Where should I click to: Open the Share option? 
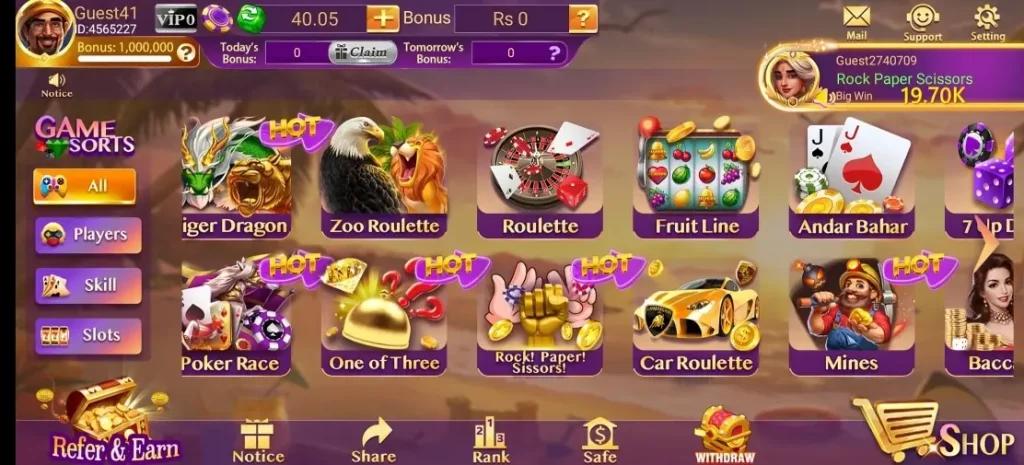pos(373,439)
